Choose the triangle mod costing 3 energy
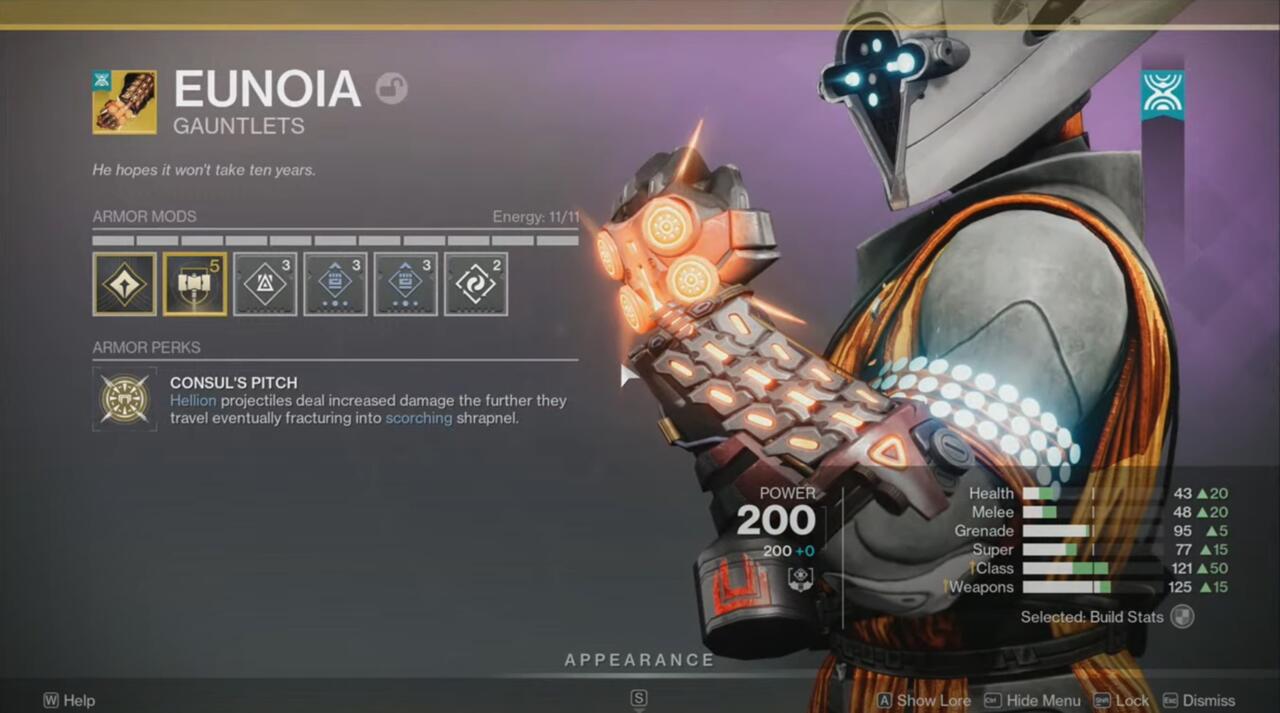The height and width of the screenshot is (713, 1280). coord(265,284)
